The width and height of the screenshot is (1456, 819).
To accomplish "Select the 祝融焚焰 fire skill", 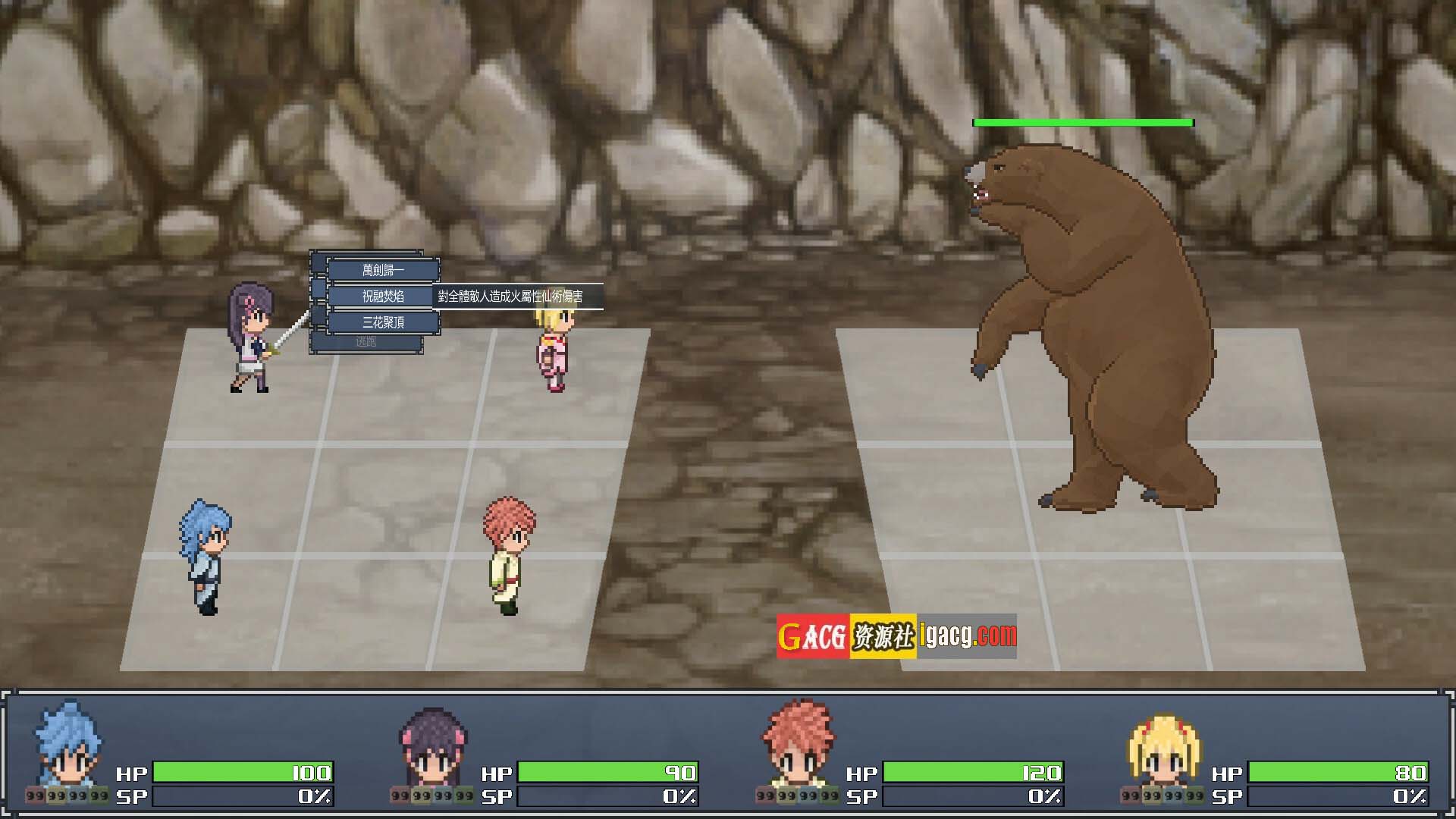I will [383, 296].
